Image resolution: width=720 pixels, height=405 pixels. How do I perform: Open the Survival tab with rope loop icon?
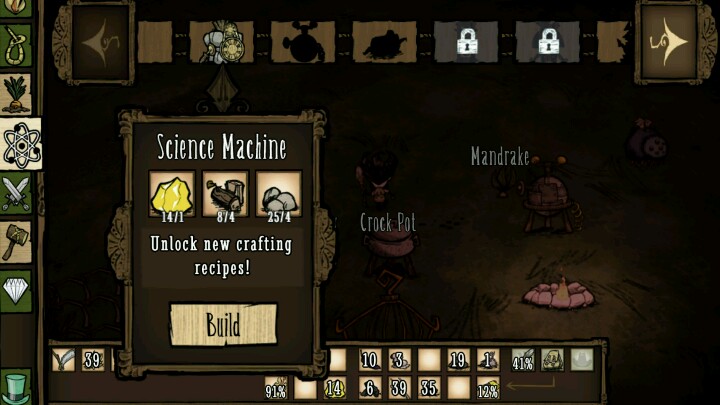click(x=17, y=45)
